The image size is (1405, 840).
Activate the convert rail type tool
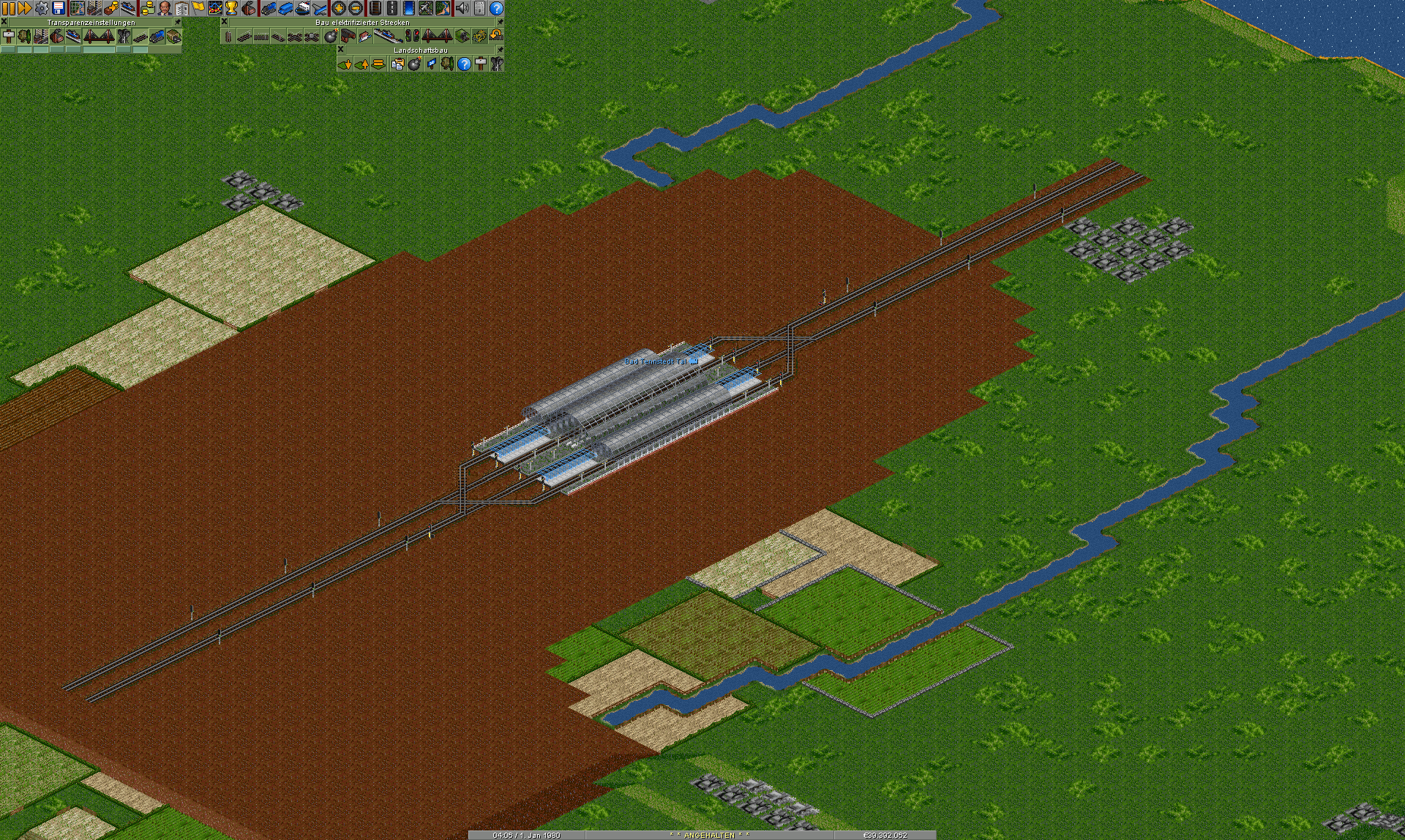coord(479,36)
